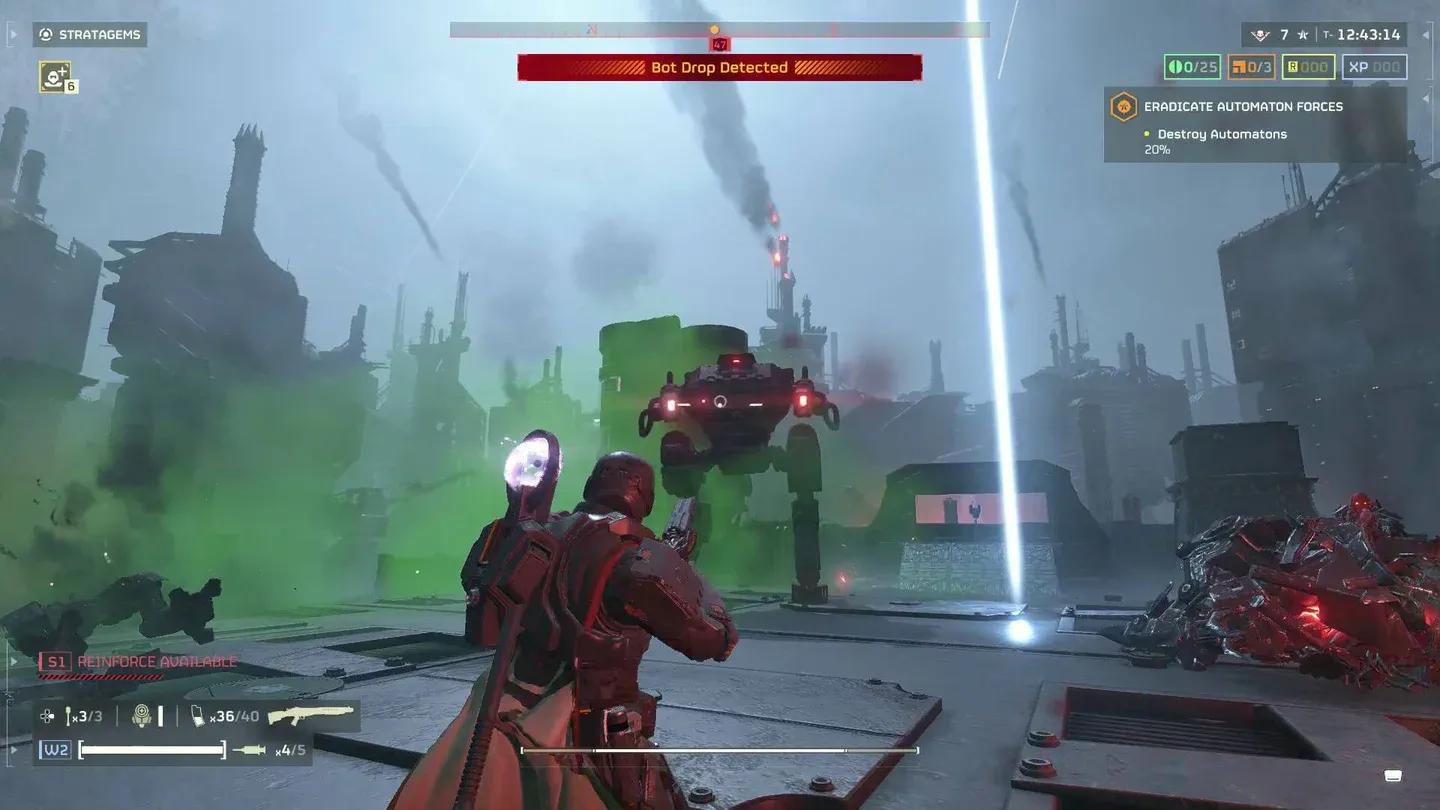1440x810 pixels.
Task: Click the weapon magazine ammo bar beside W2
Action: click(x=151, y=749)
